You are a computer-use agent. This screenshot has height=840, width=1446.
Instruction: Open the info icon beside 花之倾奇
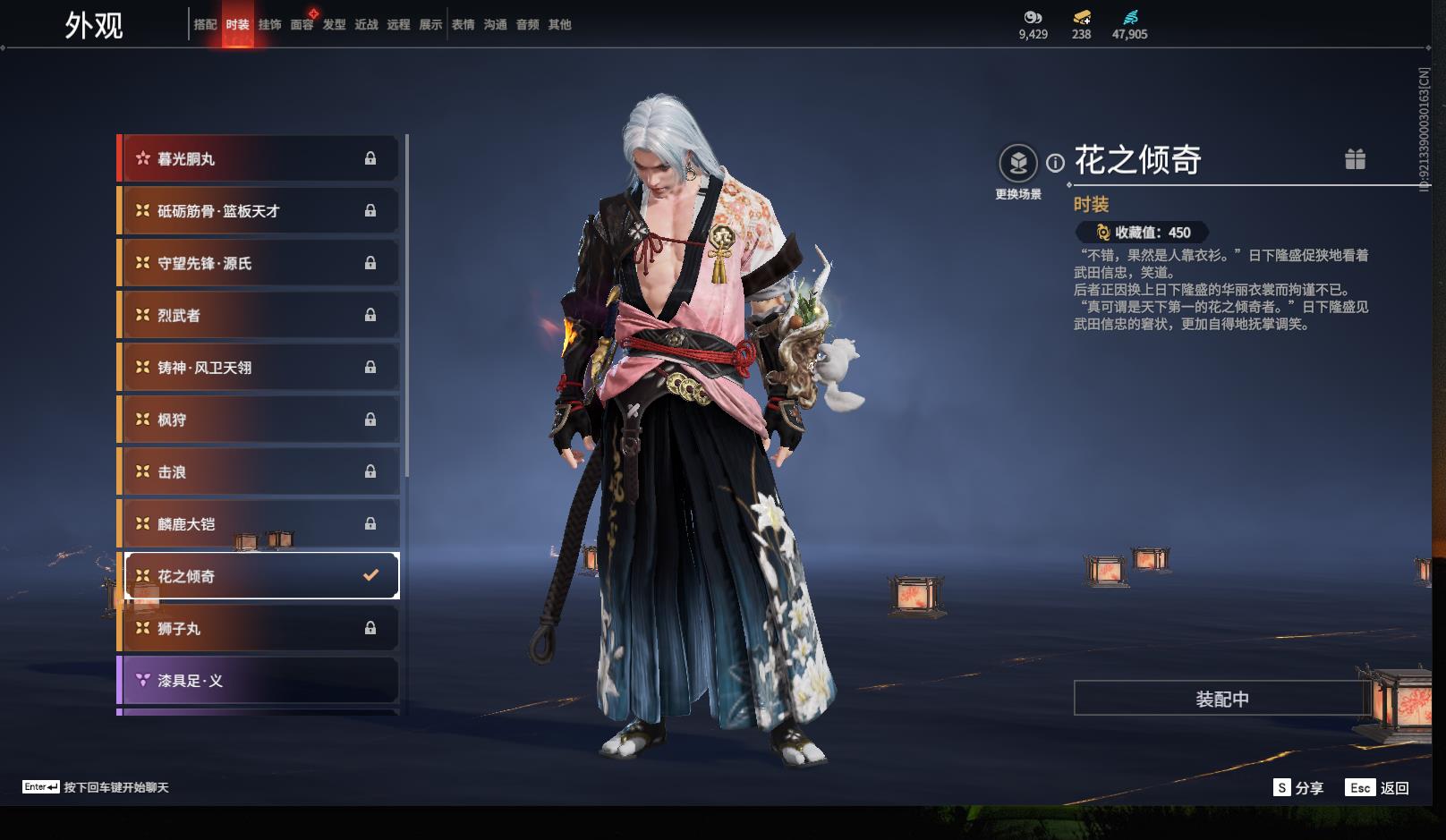1056,163
